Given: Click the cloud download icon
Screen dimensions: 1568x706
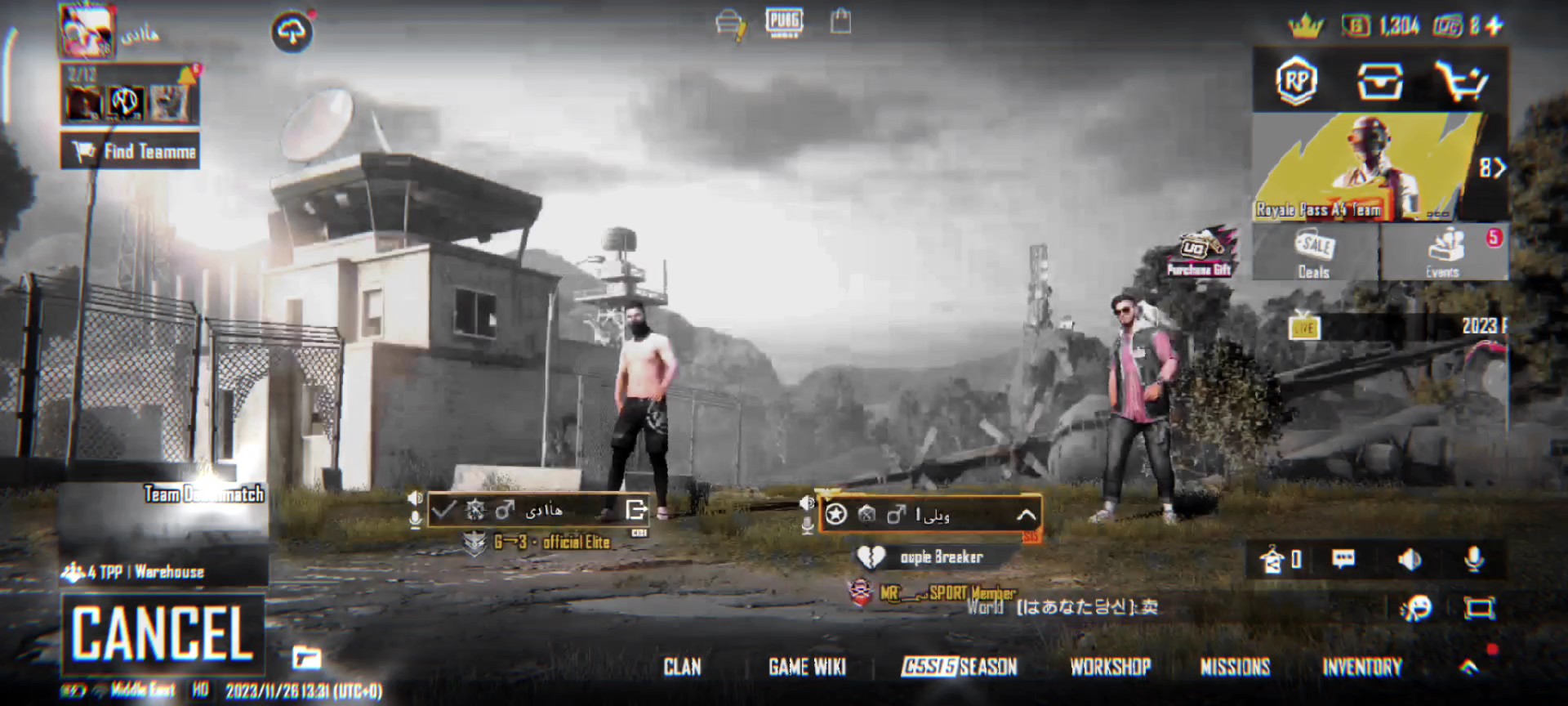Looking at the screenshot, I should point(292,33).
